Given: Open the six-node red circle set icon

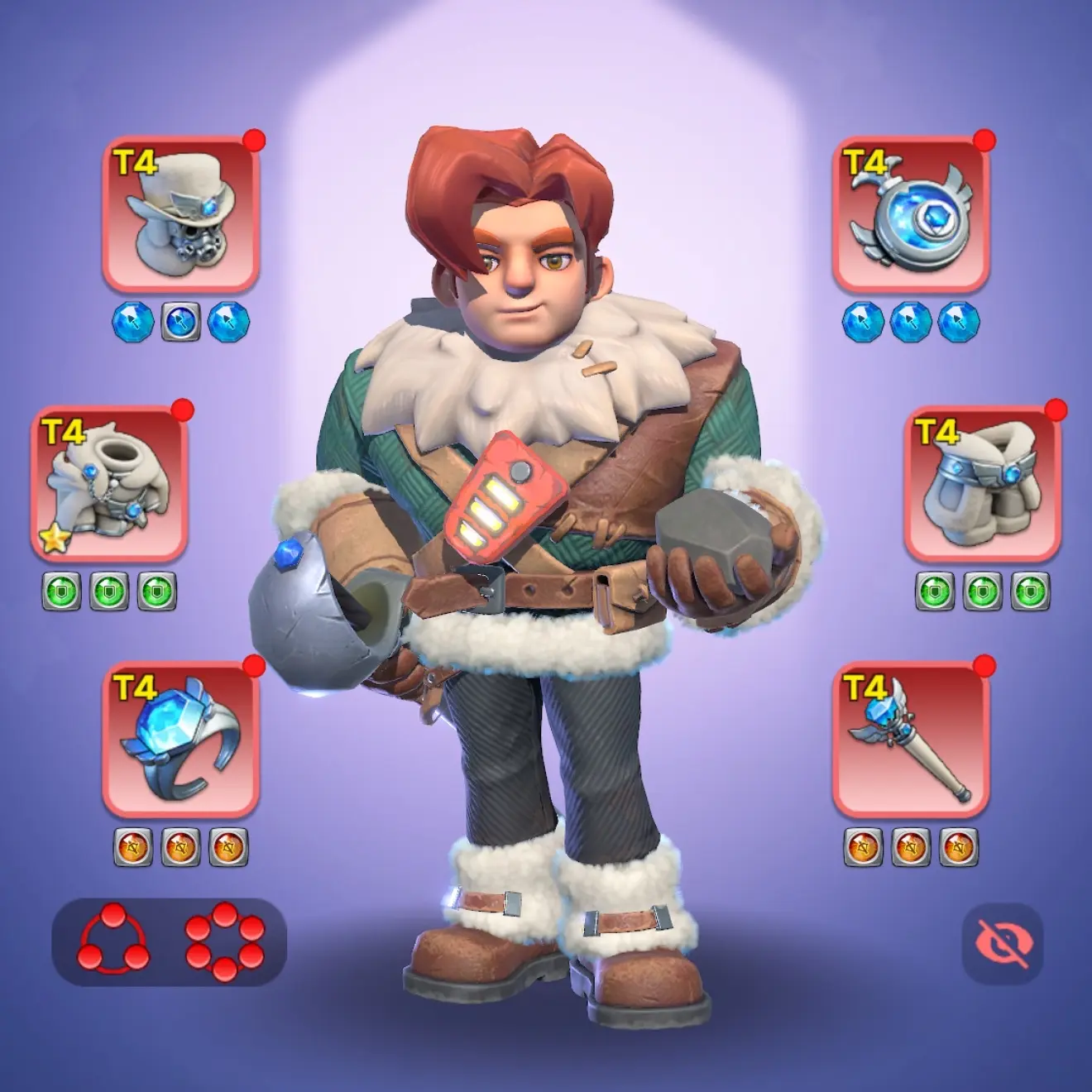Looking at the screenshot, I should (x=225, y=941).
